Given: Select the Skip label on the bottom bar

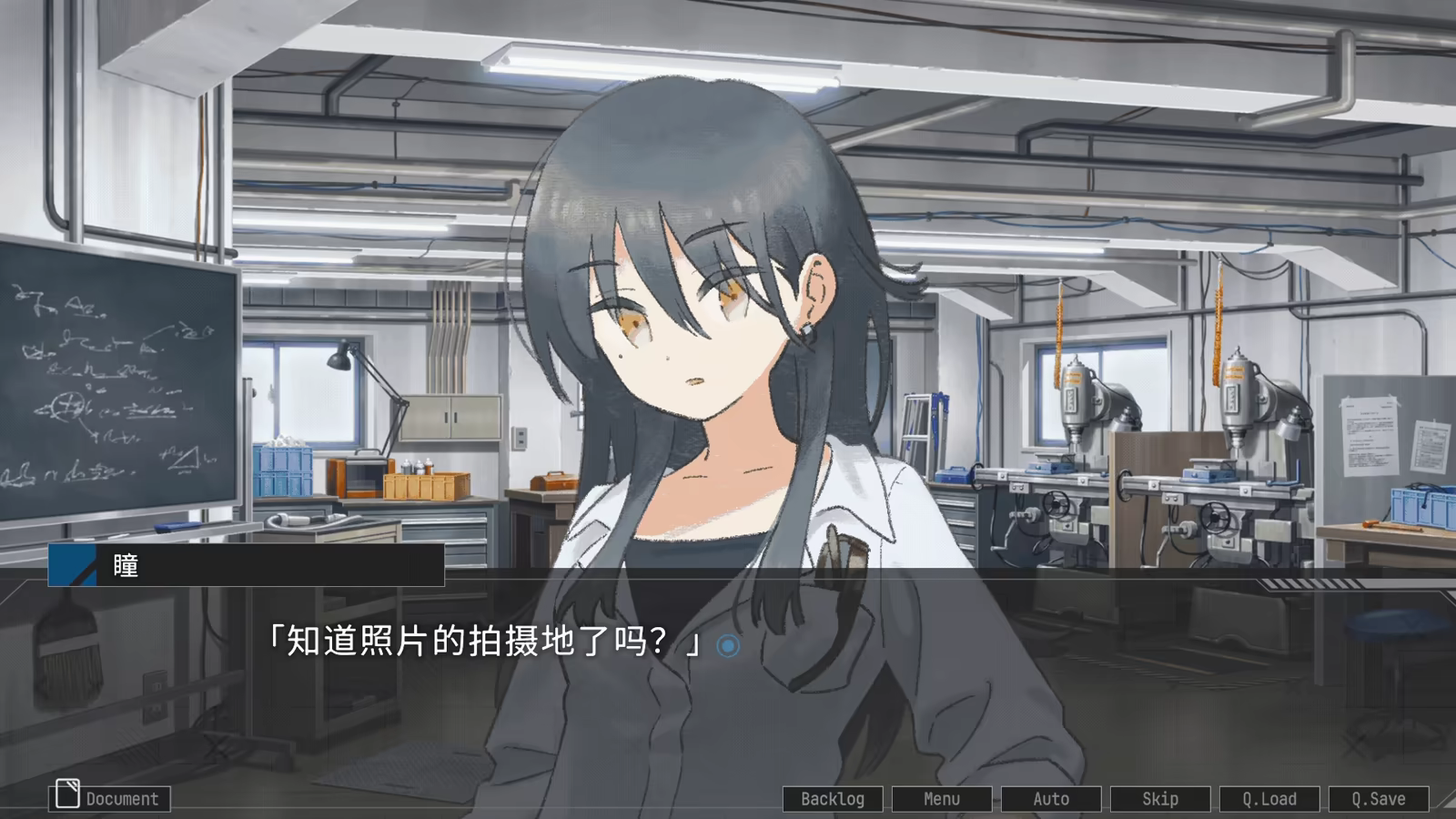Looking at the screenshot, I should (x=1162, y=798).
